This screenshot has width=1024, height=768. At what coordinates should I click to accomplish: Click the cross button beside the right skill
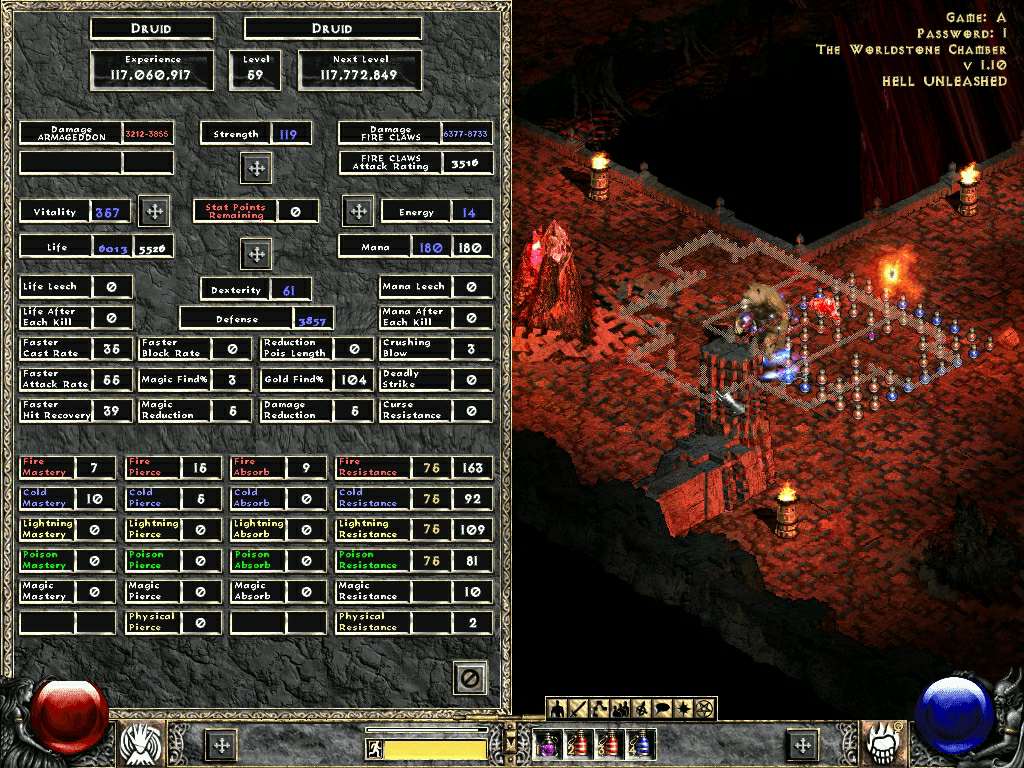tap(802, 744)
